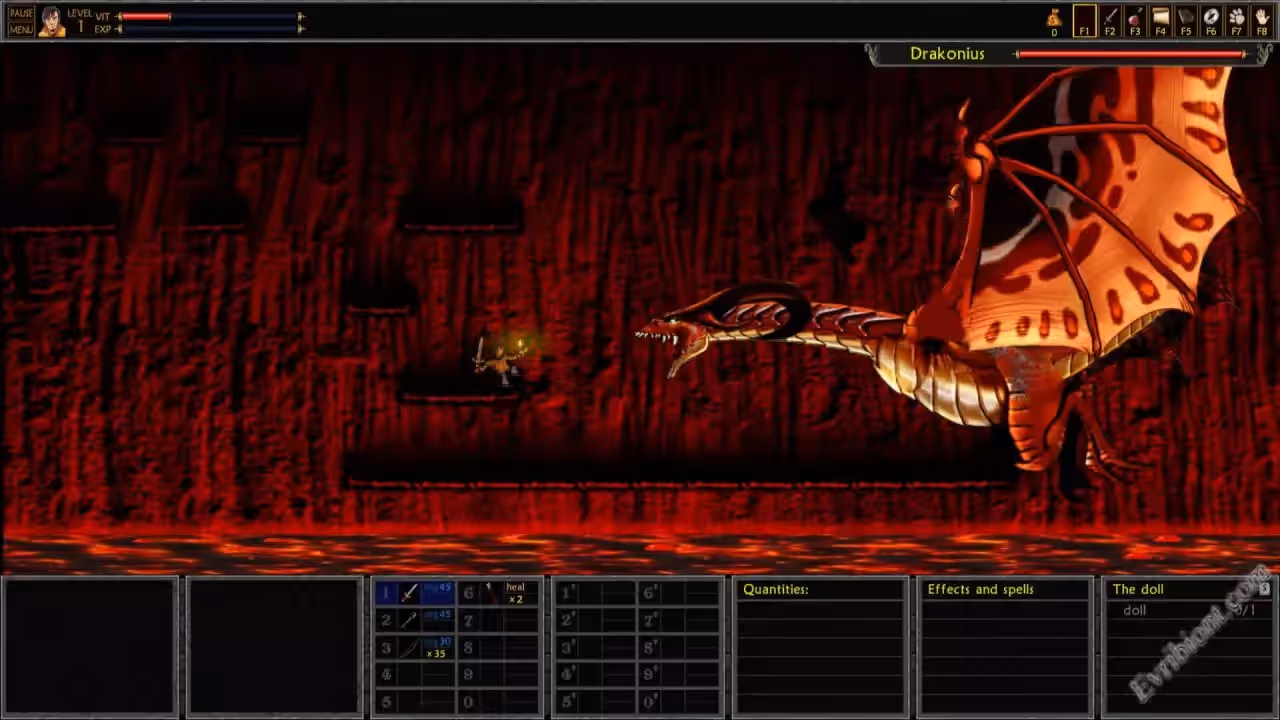The image size is (1280, 720).
Task: Select the sword in hotbar slot 1
Action: pyautogui.click(x=410, y=593)
